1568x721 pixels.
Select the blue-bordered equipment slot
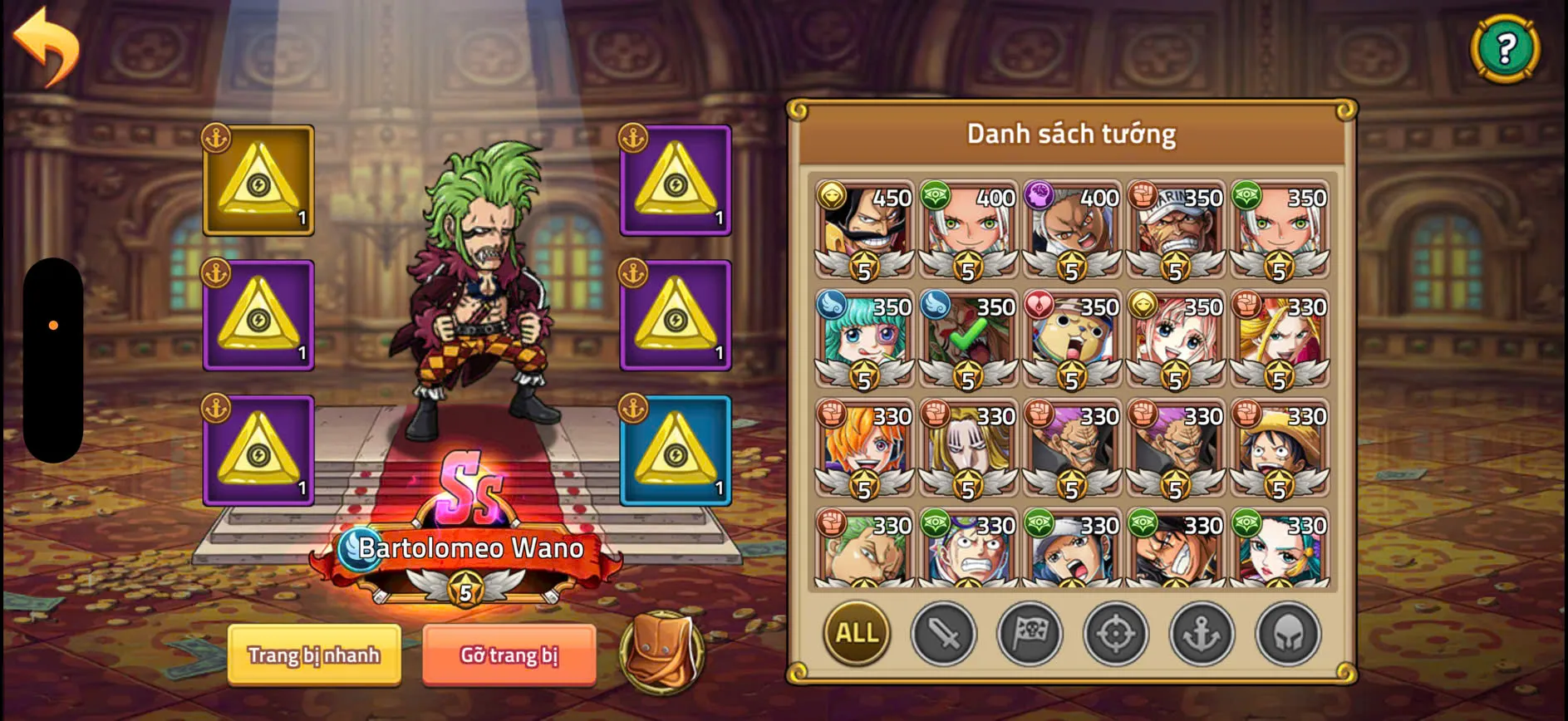coord(676,453)
